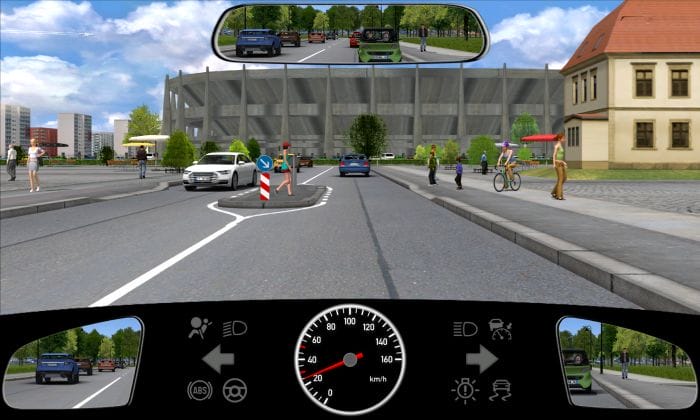Check the right side mirror
This screenshot has width=700, height=420.
(x=625, y=362)
